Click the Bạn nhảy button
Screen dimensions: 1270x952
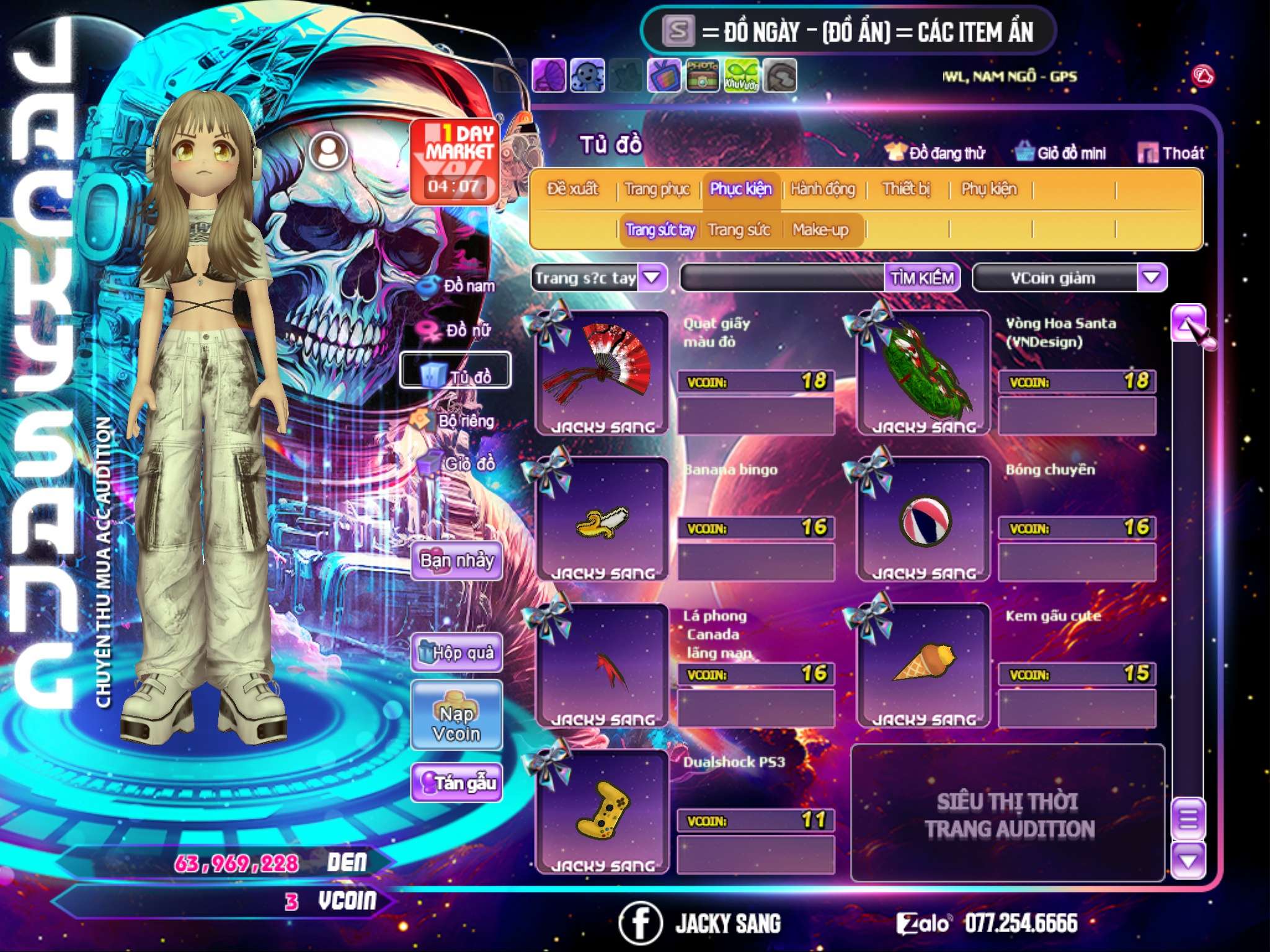click(x=456, y=561)
